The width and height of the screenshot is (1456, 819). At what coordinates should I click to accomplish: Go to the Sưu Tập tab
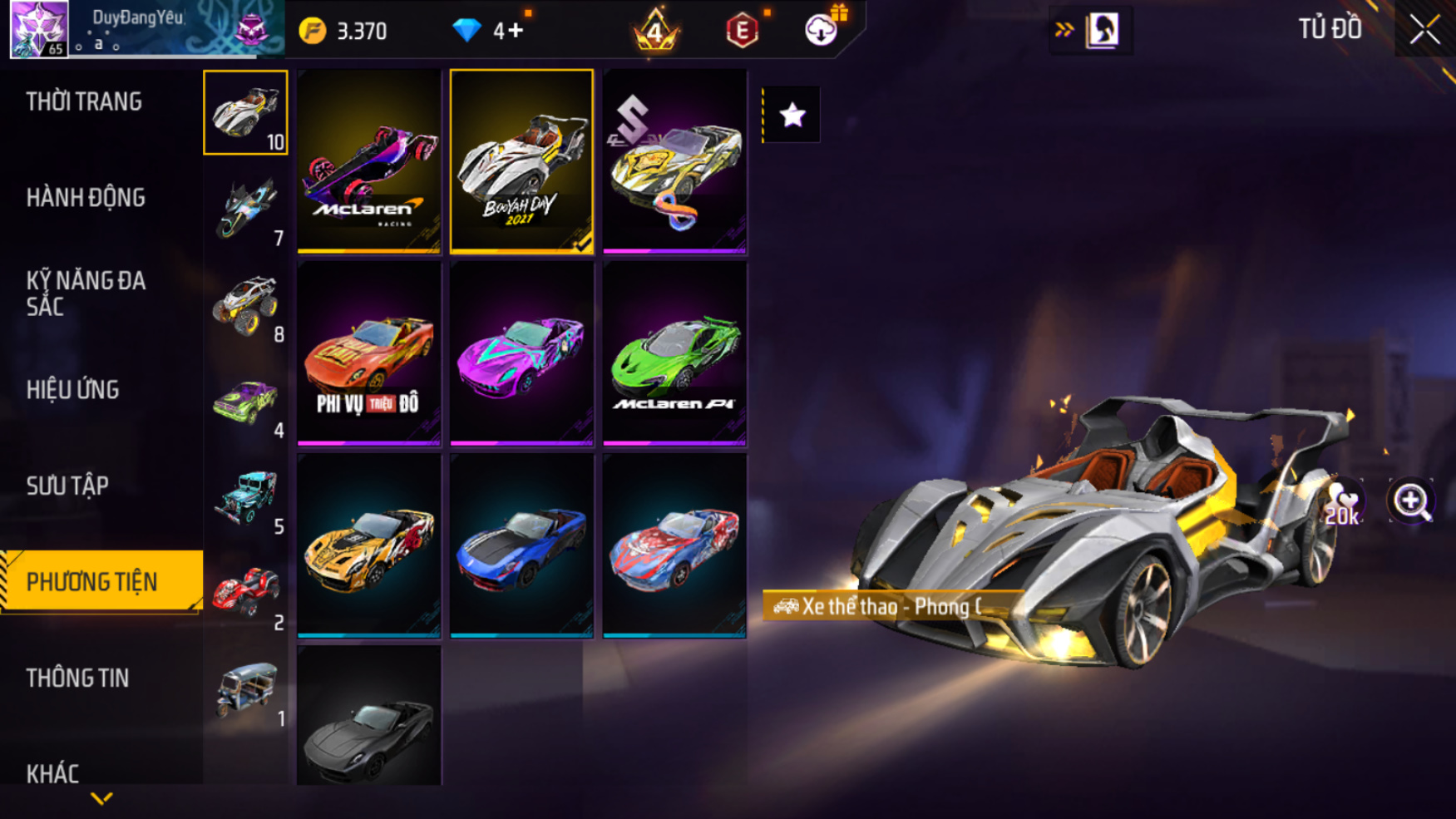[67, 486]
